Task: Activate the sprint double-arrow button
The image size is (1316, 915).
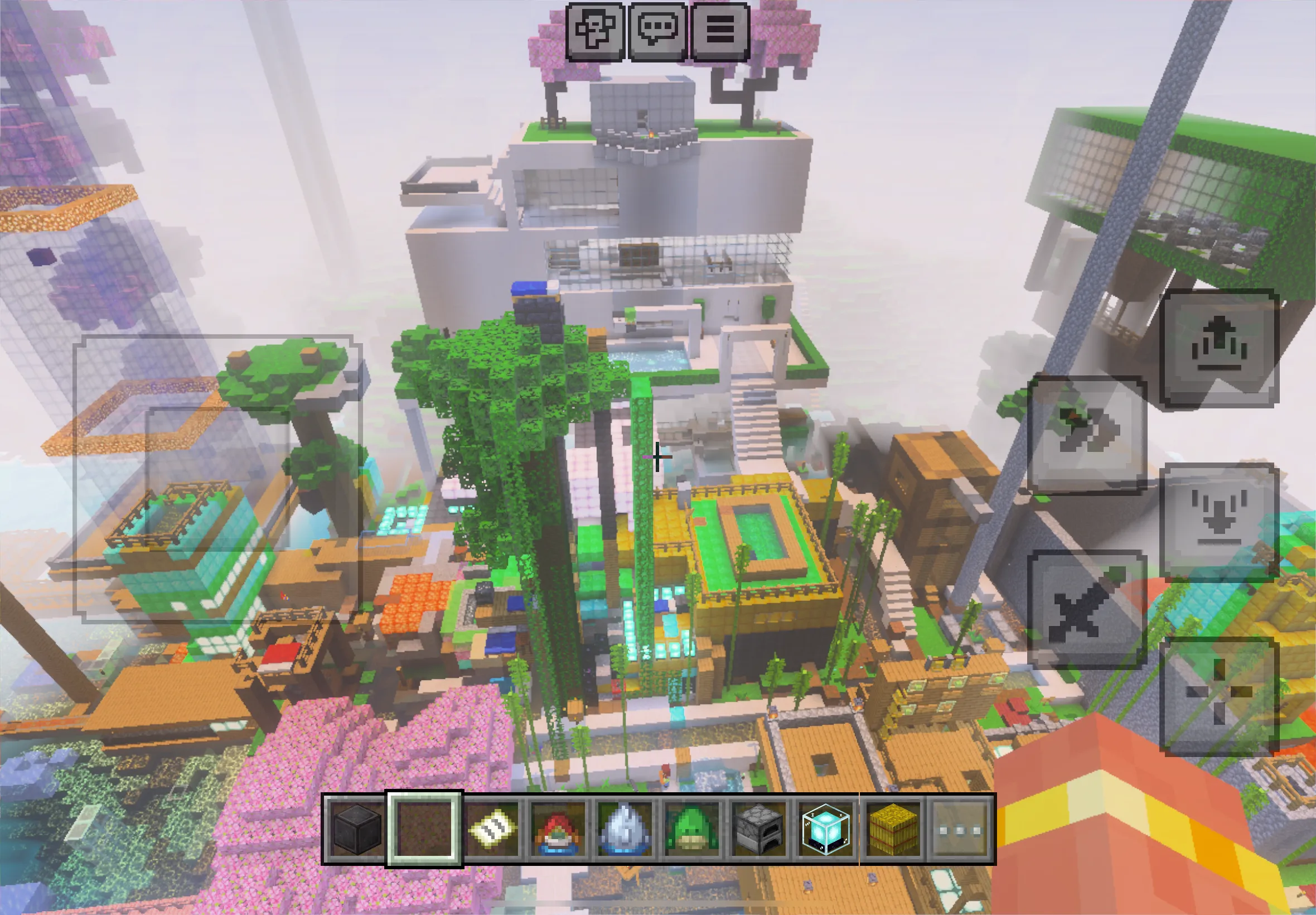Action: (x=1087, y=435)
